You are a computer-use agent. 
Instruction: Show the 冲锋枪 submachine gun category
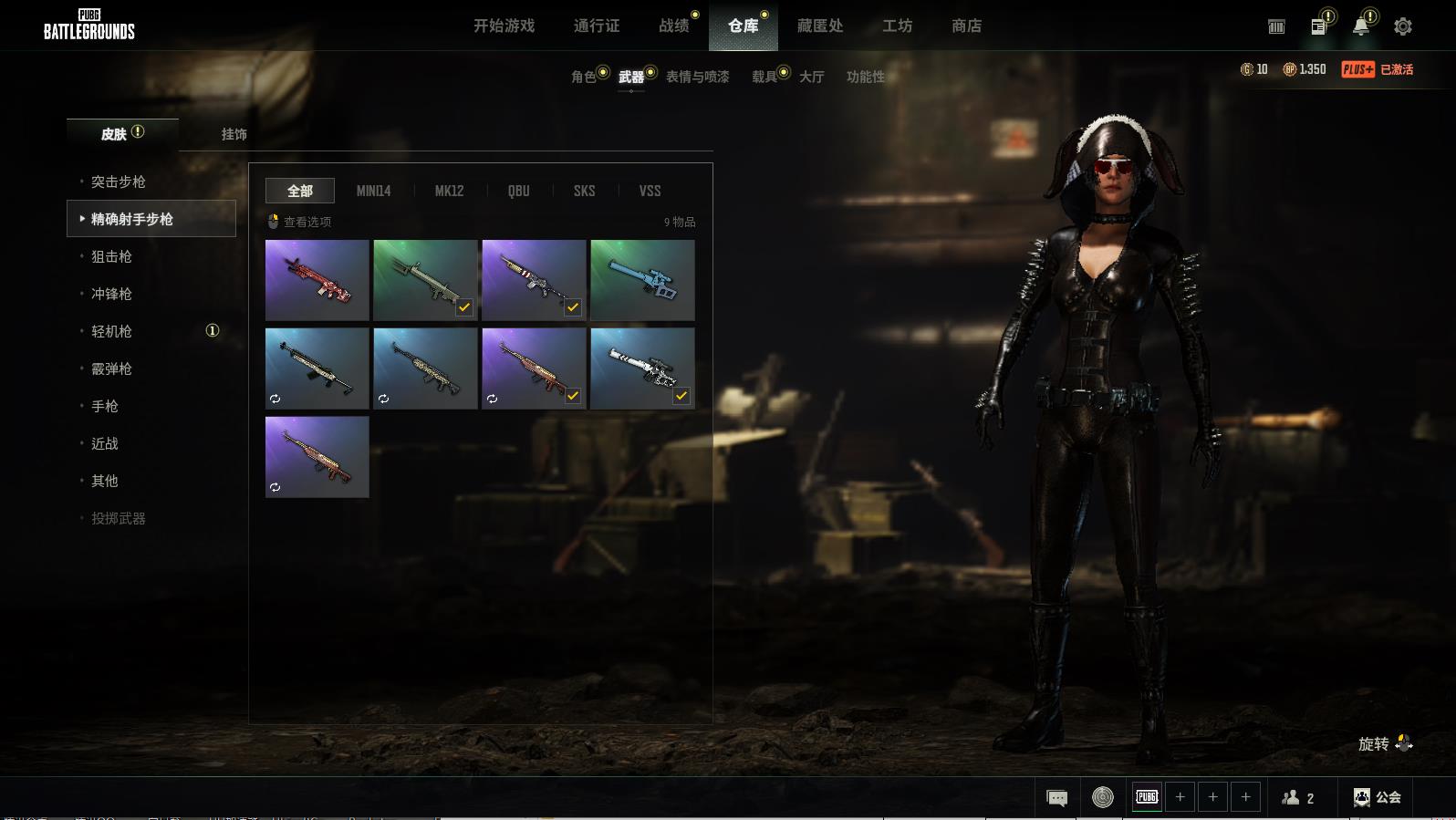click(111, 294)
